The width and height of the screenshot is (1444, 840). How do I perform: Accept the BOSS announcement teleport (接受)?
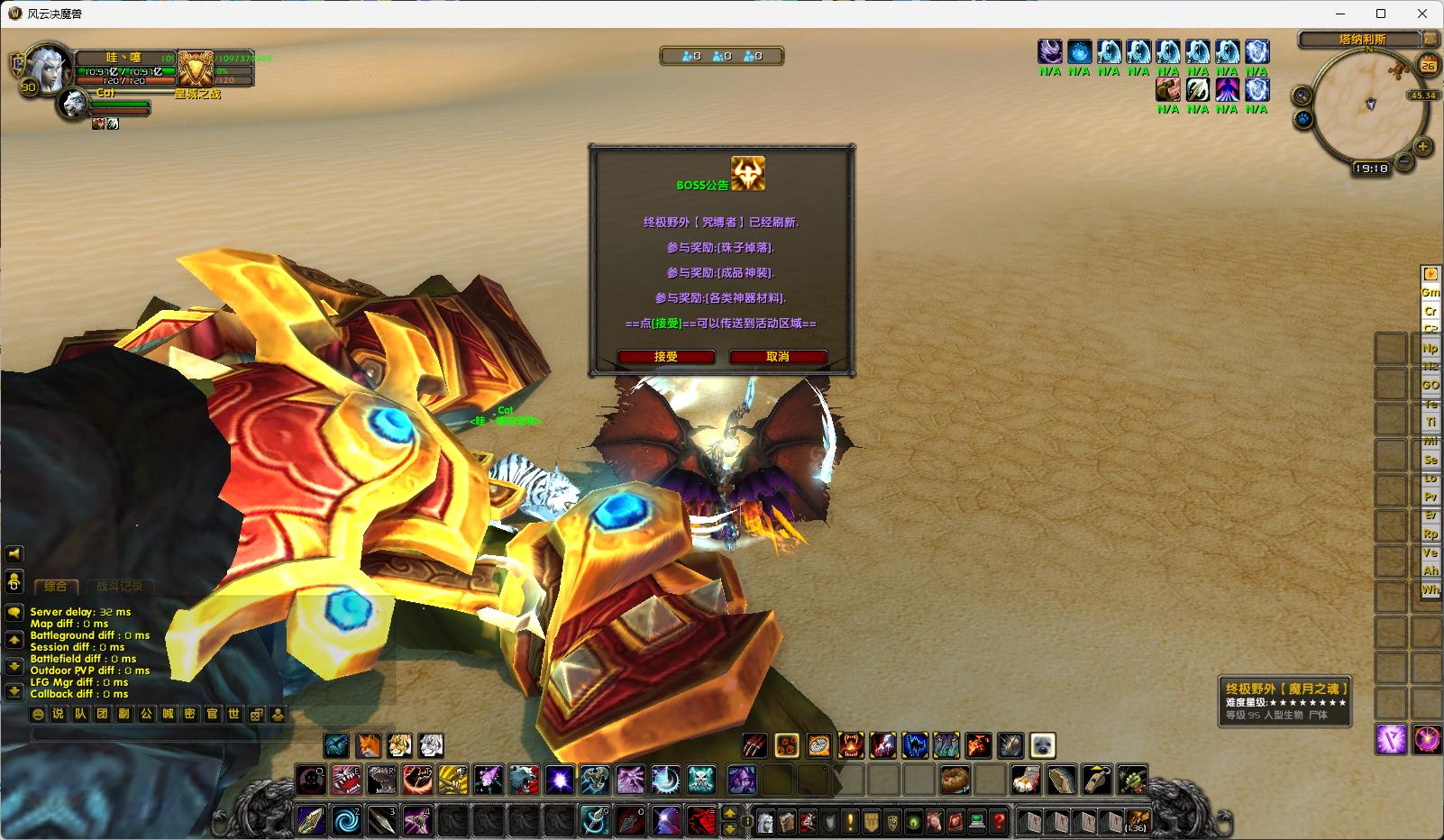666,357
